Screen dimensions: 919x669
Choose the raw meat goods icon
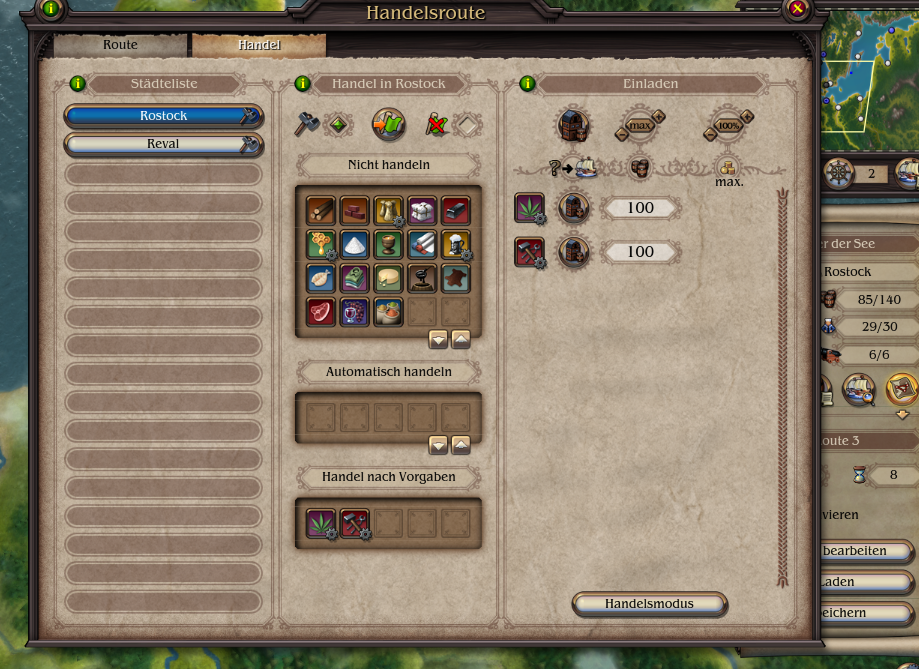point(320,311)
